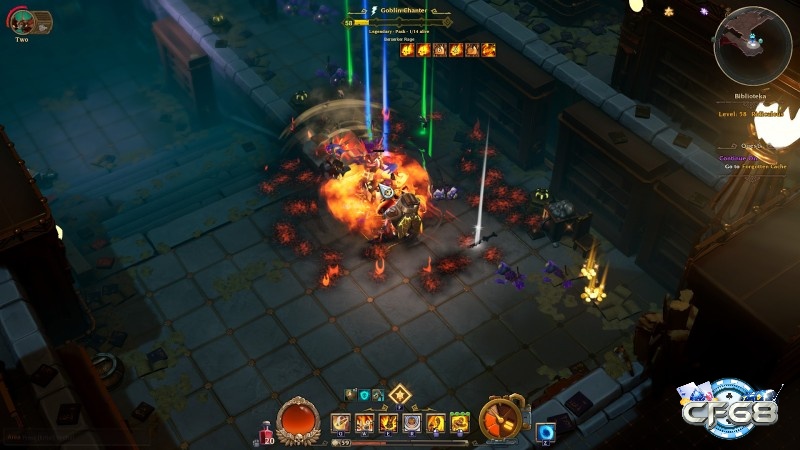Use the blue swirl portal skill
The height and width of the screenshot is (450, 800).
(545, 432)
